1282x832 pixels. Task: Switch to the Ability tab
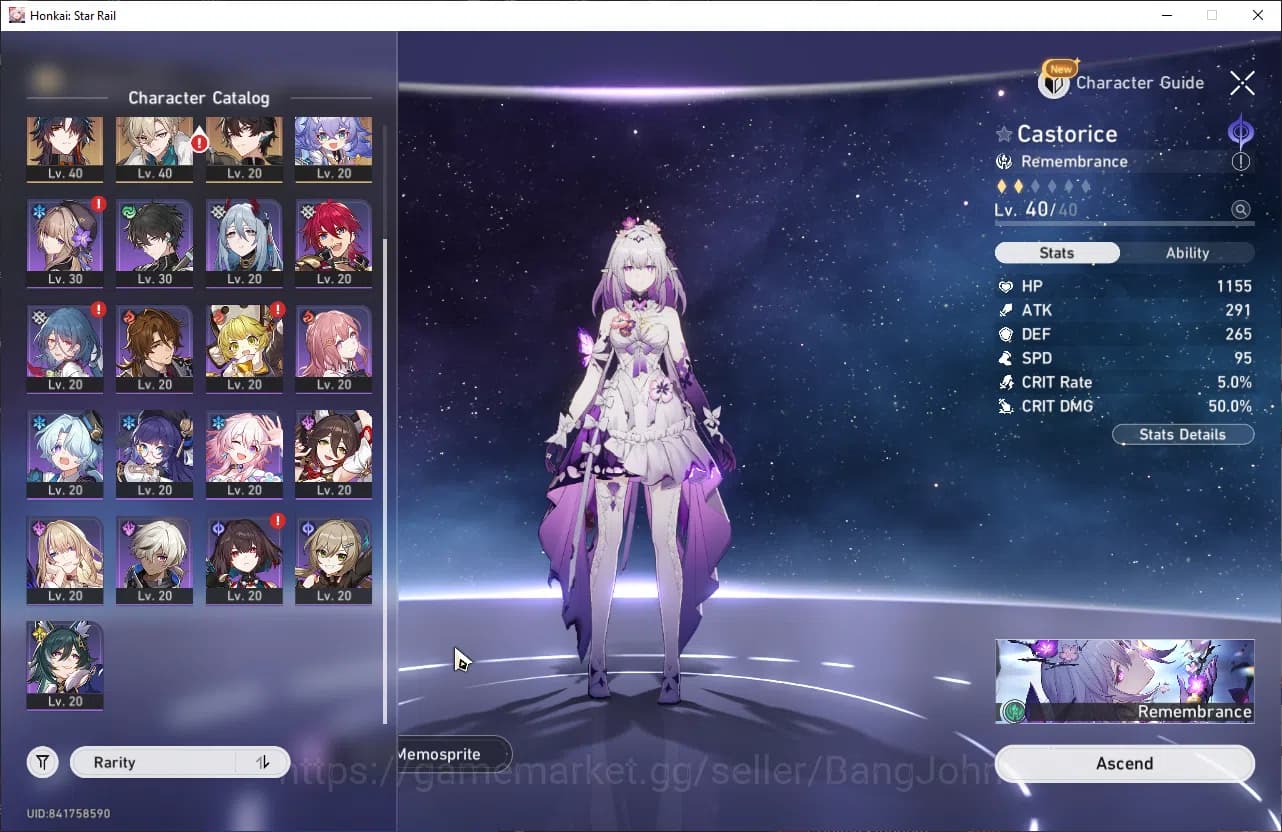[x=1188, y=253]
